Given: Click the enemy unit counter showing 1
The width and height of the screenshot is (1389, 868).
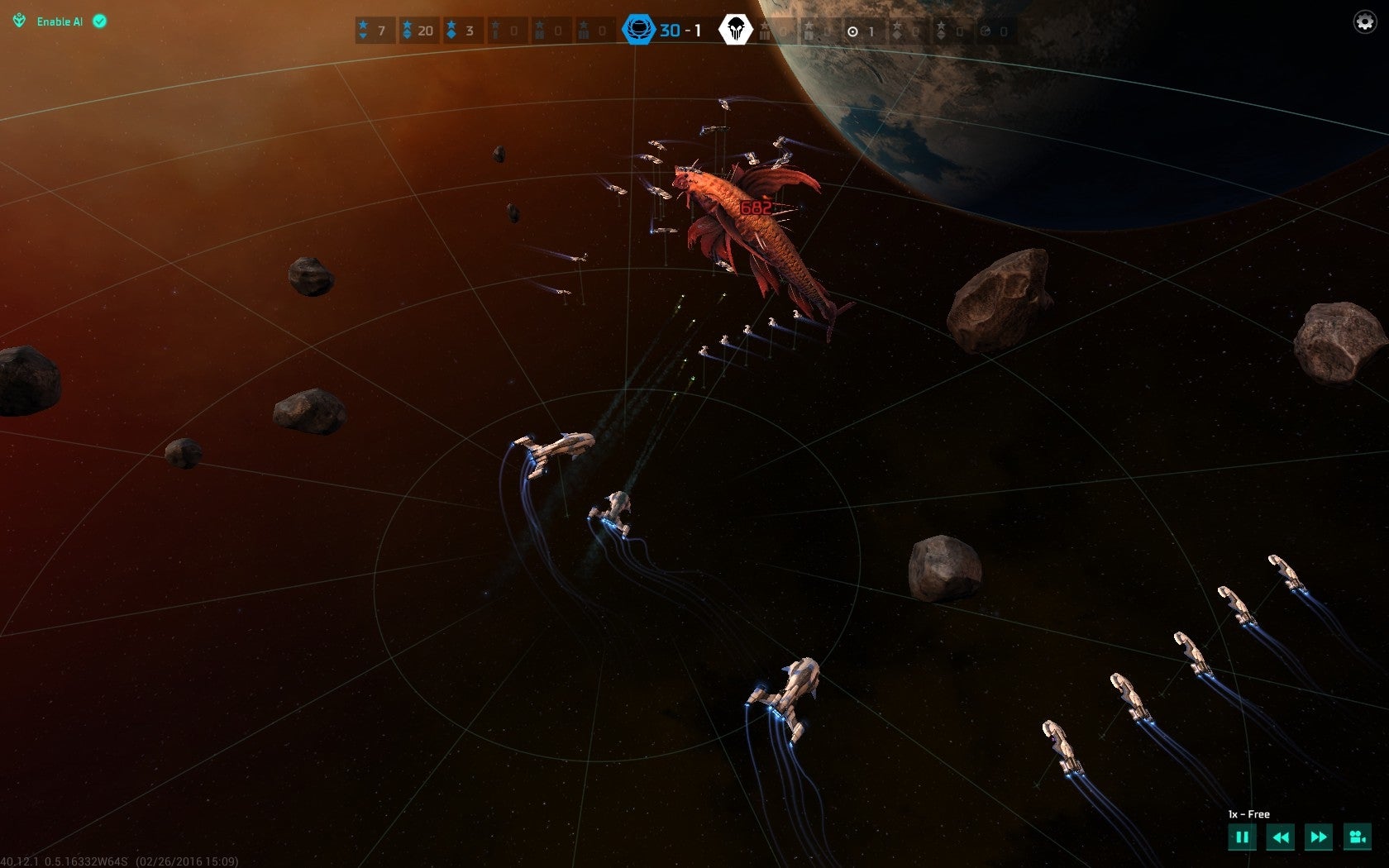Looking at the screenshot, I should click(x=861, y=31).
